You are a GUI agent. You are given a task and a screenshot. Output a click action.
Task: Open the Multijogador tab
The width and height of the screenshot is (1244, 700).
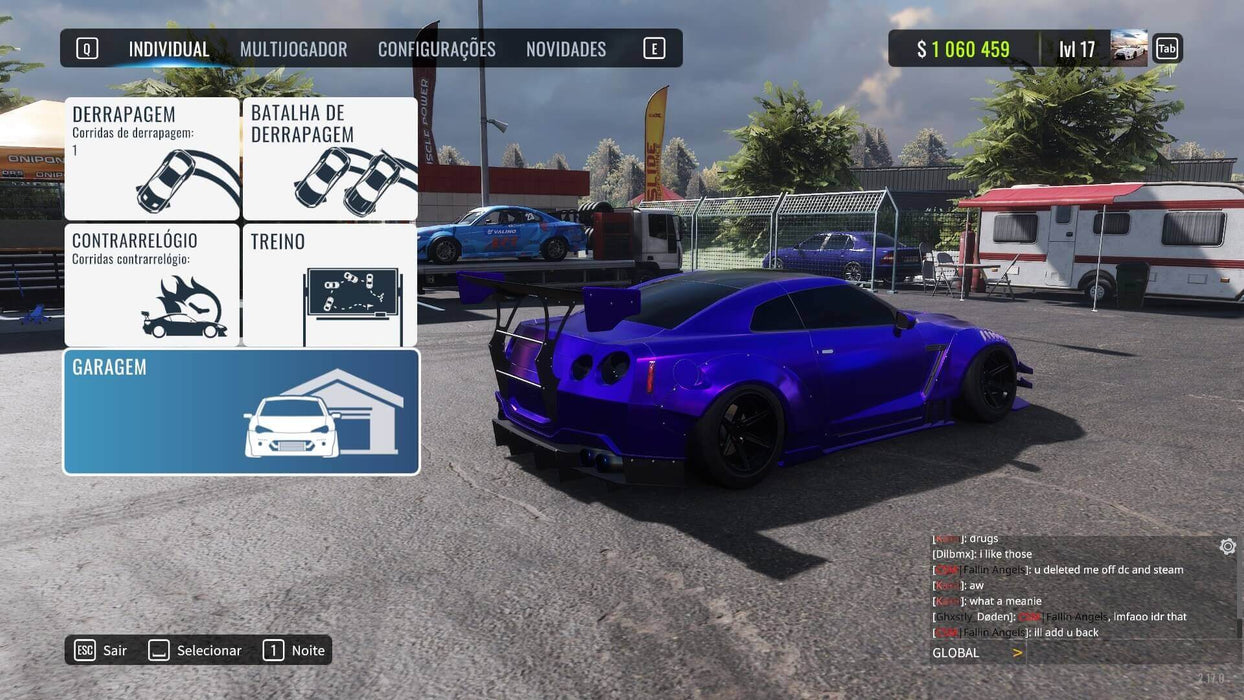click(x=293, y=49)
